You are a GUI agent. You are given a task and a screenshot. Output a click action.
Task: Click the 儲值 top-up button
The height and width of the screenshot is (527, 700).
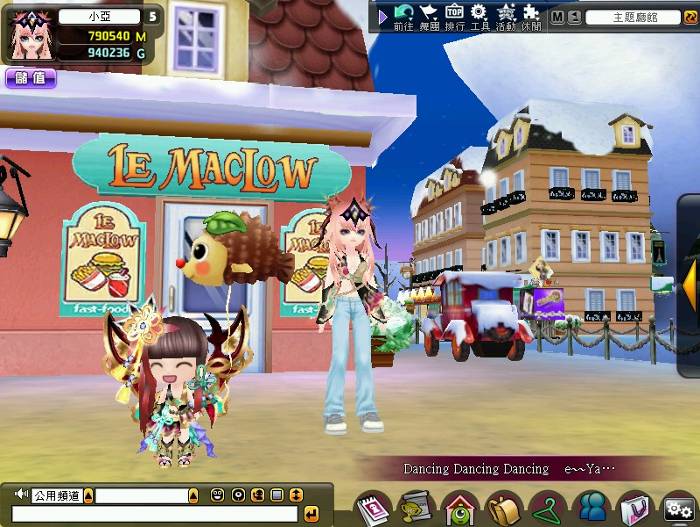[x=30, y=78]
